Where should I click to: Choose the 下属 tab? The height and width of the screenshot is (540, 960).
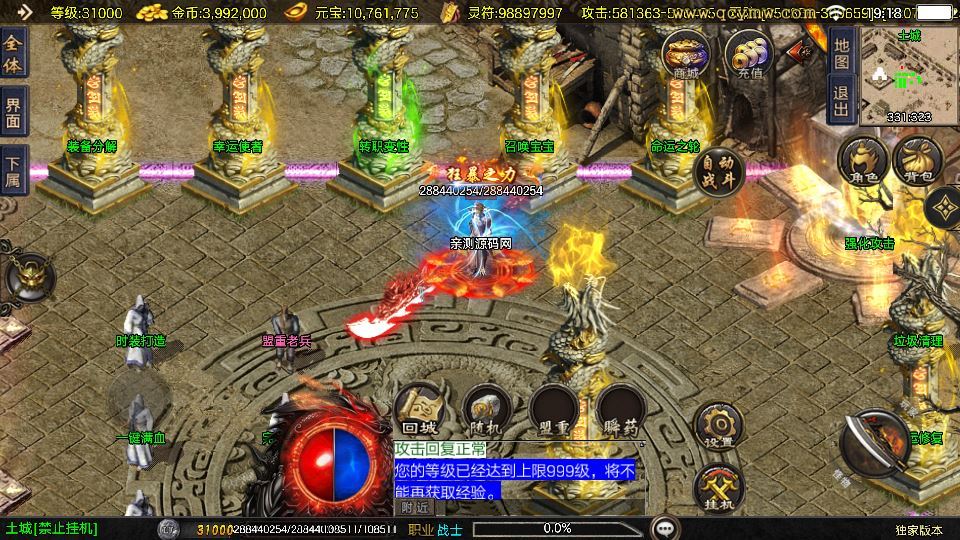point(13,169)
